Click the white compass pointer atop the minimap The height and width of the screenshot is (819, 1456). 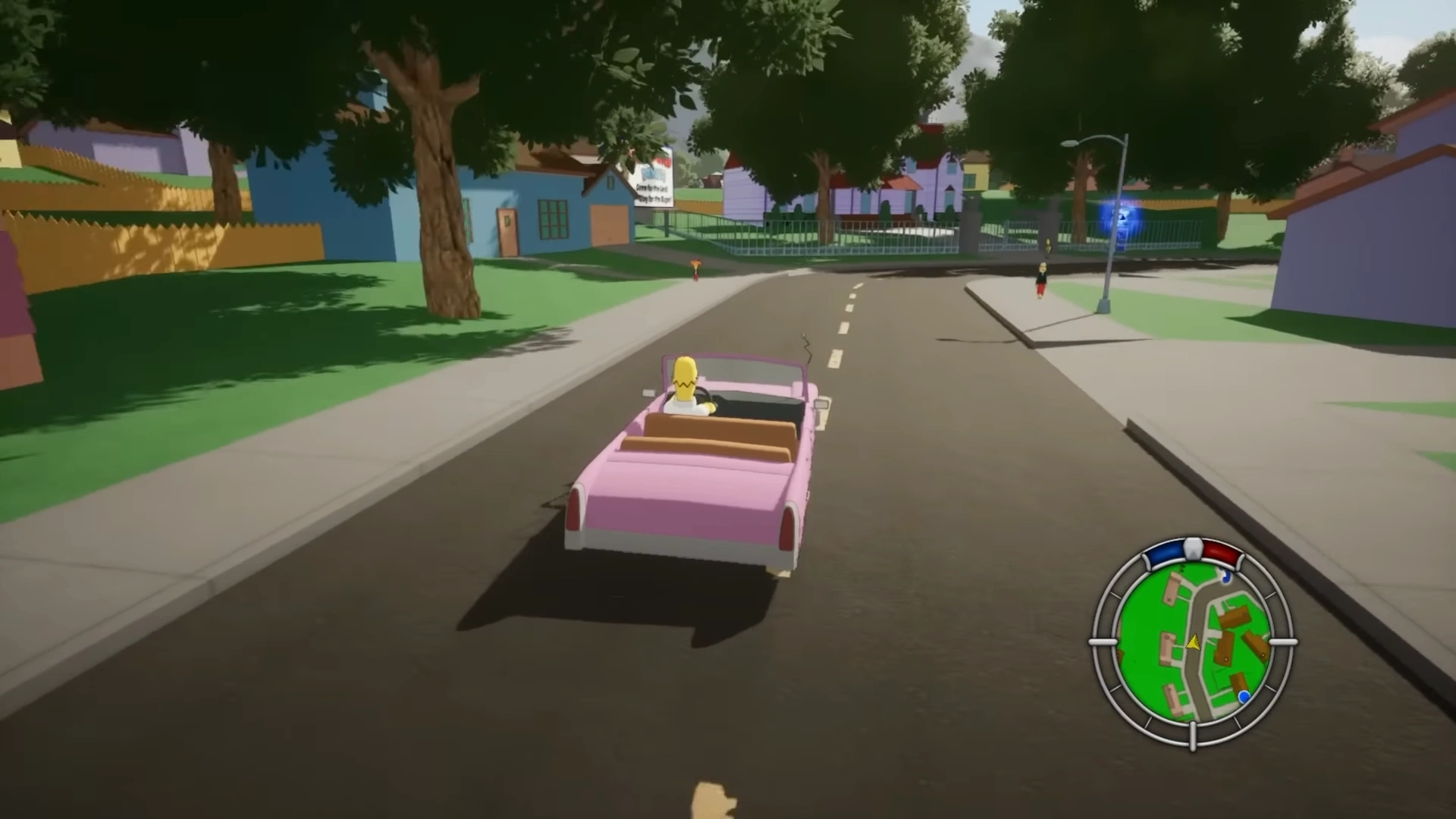click(1192, 548)
